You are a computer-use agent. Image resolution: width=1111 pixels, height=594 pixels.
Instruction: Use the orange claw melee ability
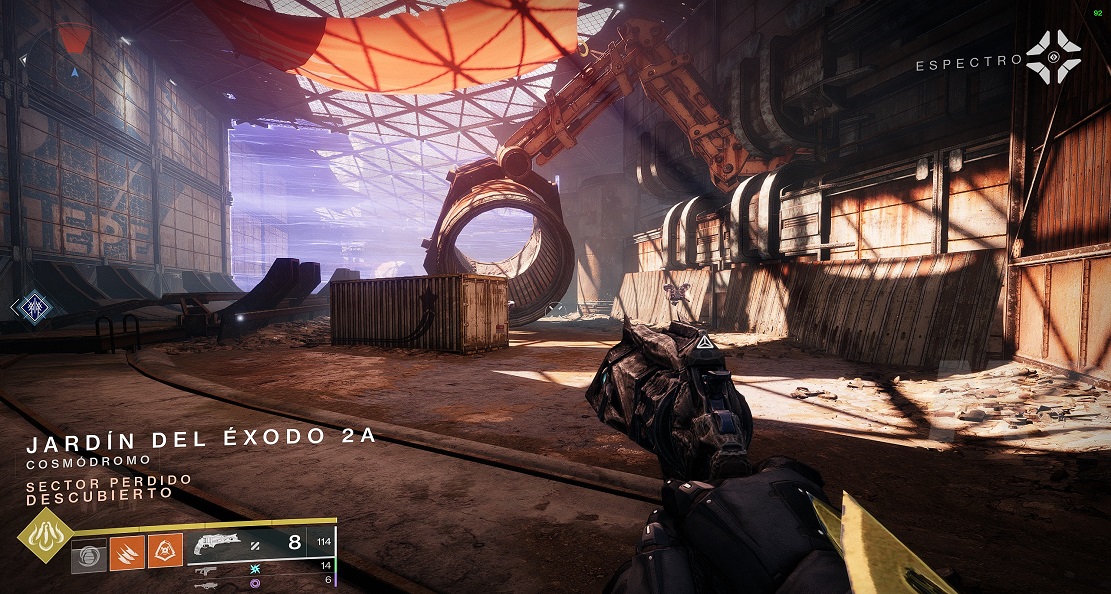pos(127,552)
